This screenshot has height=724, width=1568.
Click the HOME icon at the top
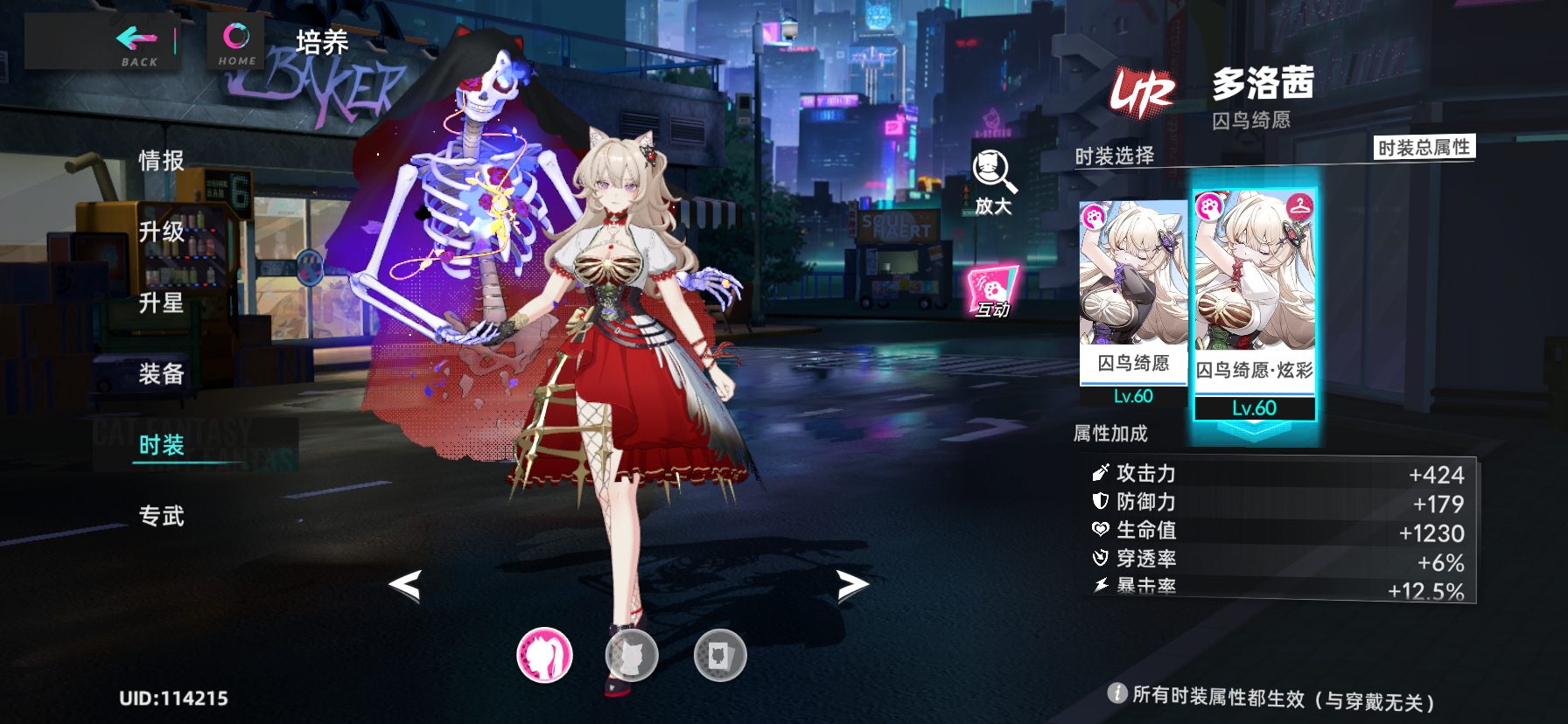pyautogui.click(x=234, y=38)
